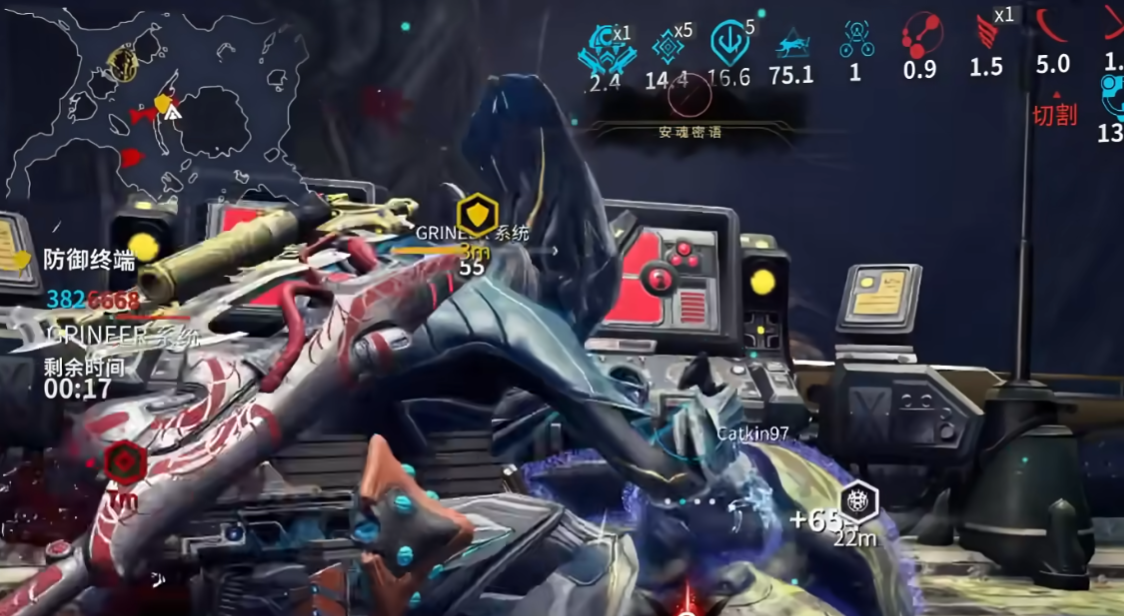Click the red hexagon target marker
The image size is (1124, 616).
pyautogui.click(x=124, y=463)
